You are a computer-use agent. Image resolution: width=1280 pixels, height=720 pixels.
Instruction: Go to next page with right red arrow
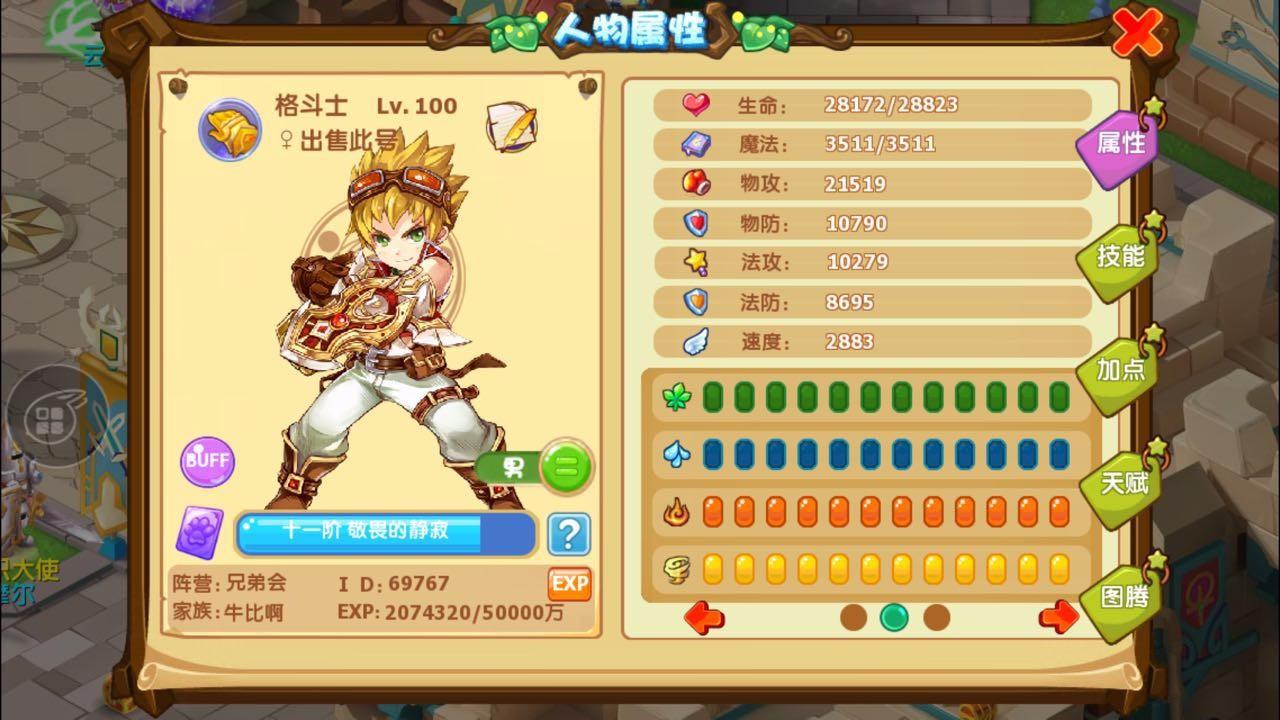click(x=1058, y=617)
